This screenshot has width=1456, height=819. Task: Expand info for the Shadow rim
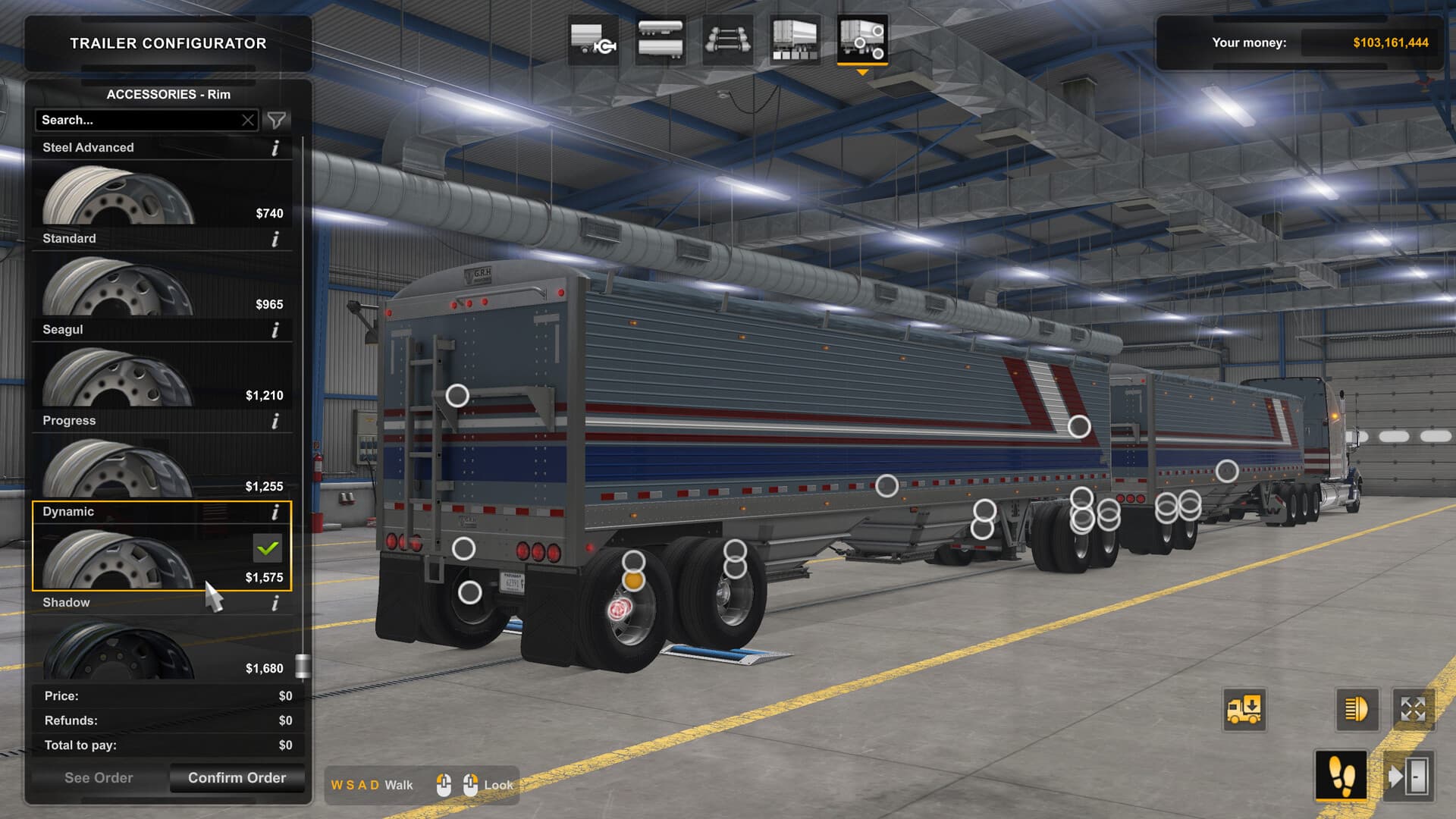click(x=274, y=602)
